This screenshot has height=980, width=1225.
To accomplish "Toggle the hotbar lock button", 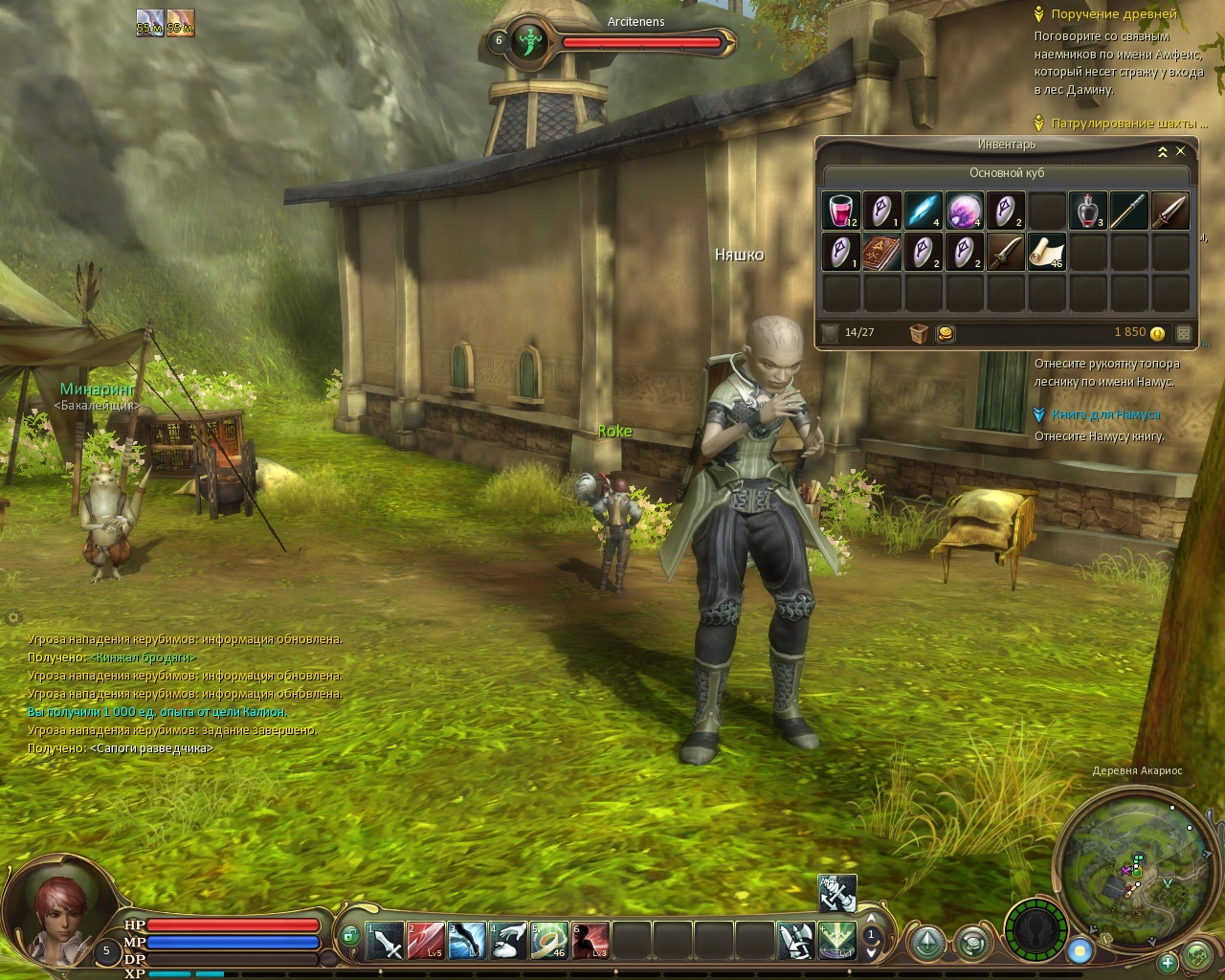I will click(x=350, y=935).
